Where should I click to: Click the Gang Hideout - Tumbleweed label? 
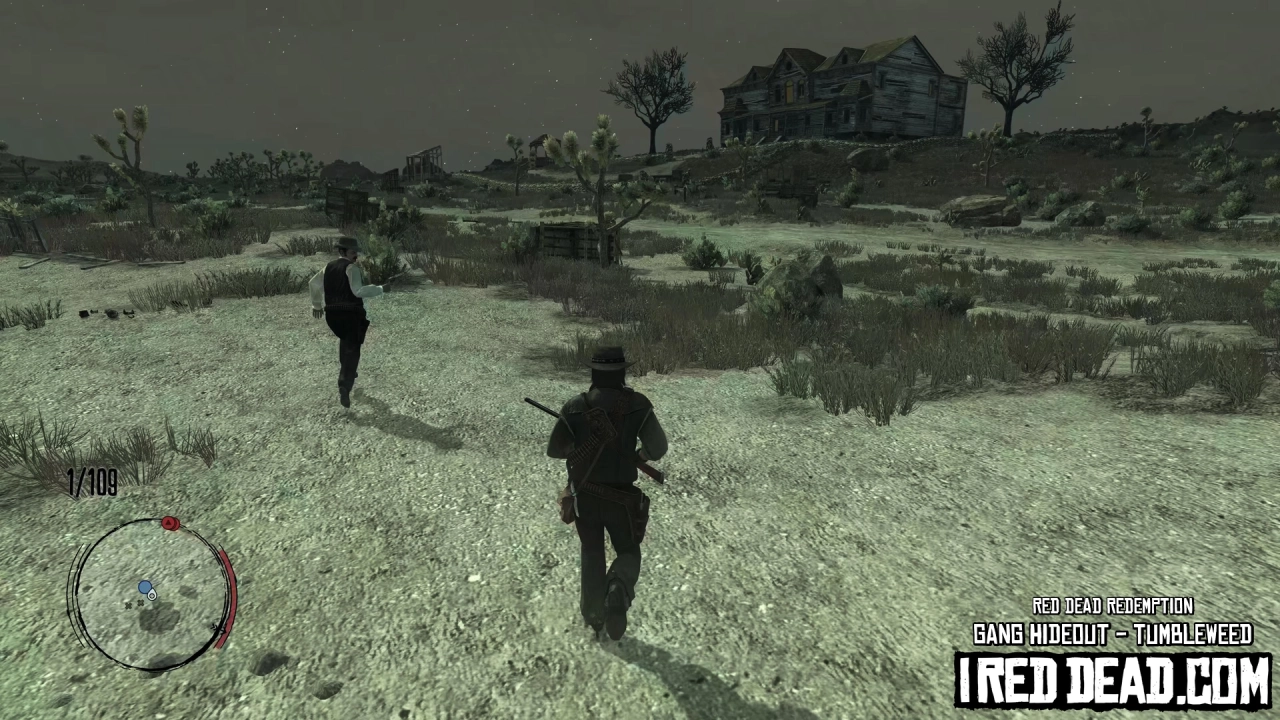1113,634
